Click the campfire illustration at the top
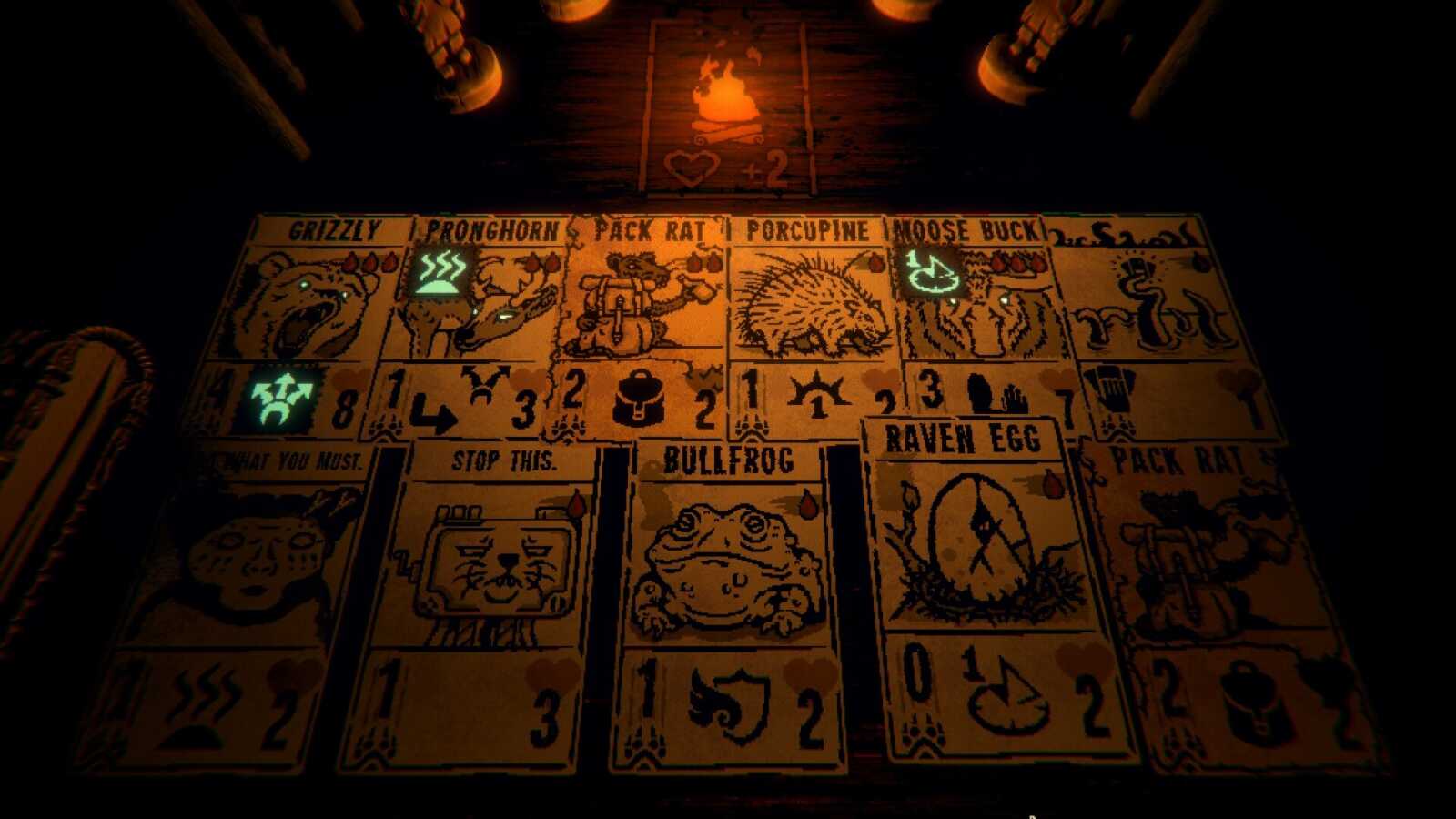This screenshot has width=1456, height=819. [x=724, y=96]
